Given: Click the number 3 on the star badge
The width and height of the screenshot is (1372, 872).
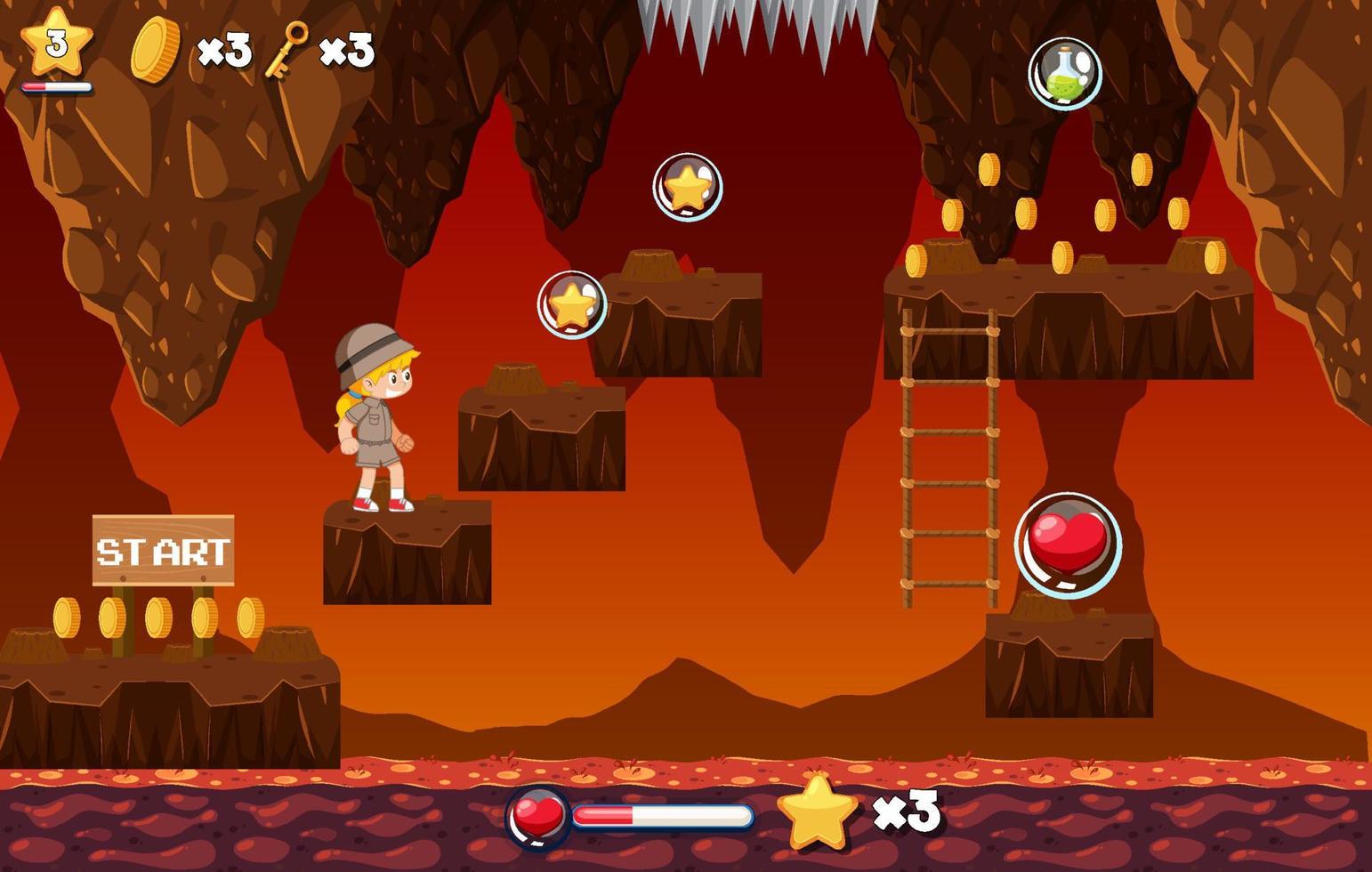Looking at the screenshot, I should click(x=55, y=43).
